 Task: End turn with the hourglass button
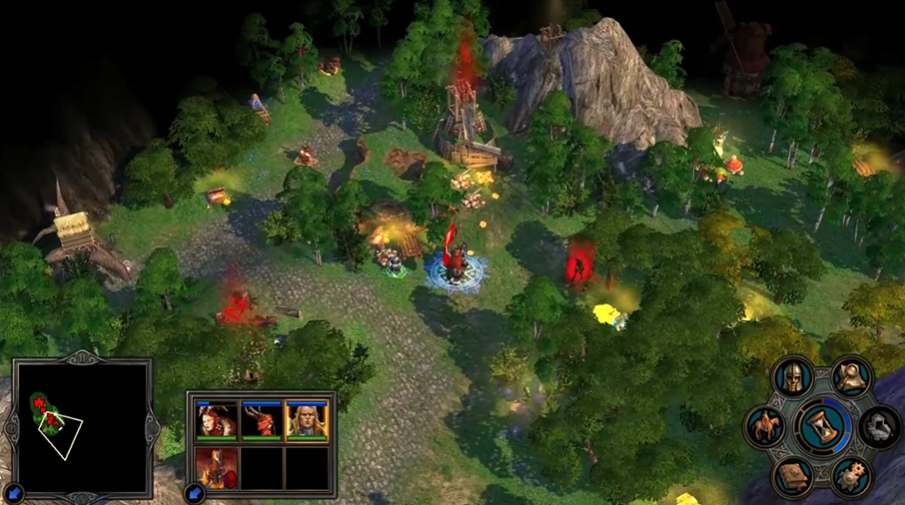(x=823, y=426)
